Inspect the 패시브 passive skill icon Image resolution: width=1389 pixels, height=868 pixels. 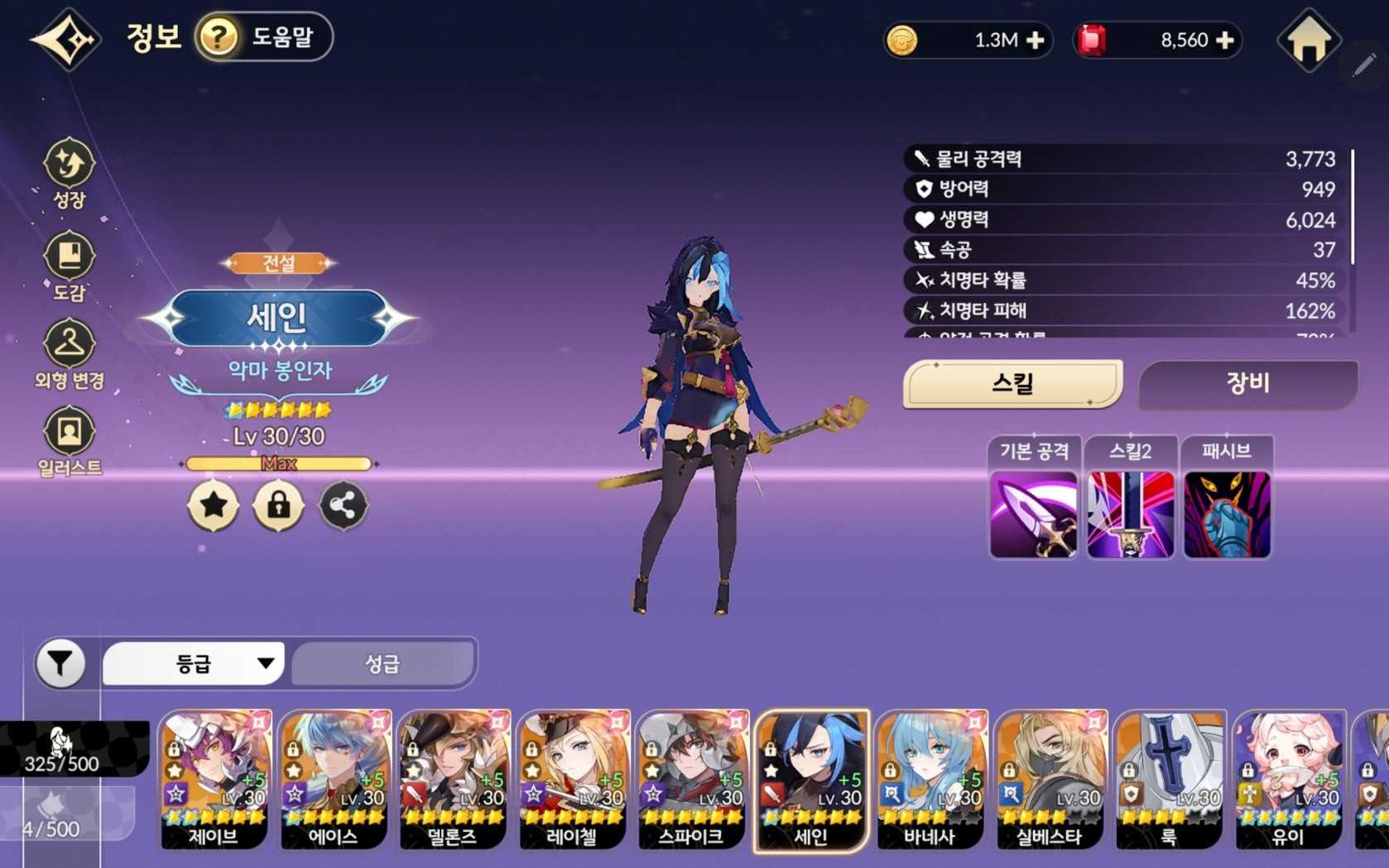pos(1227,514)
